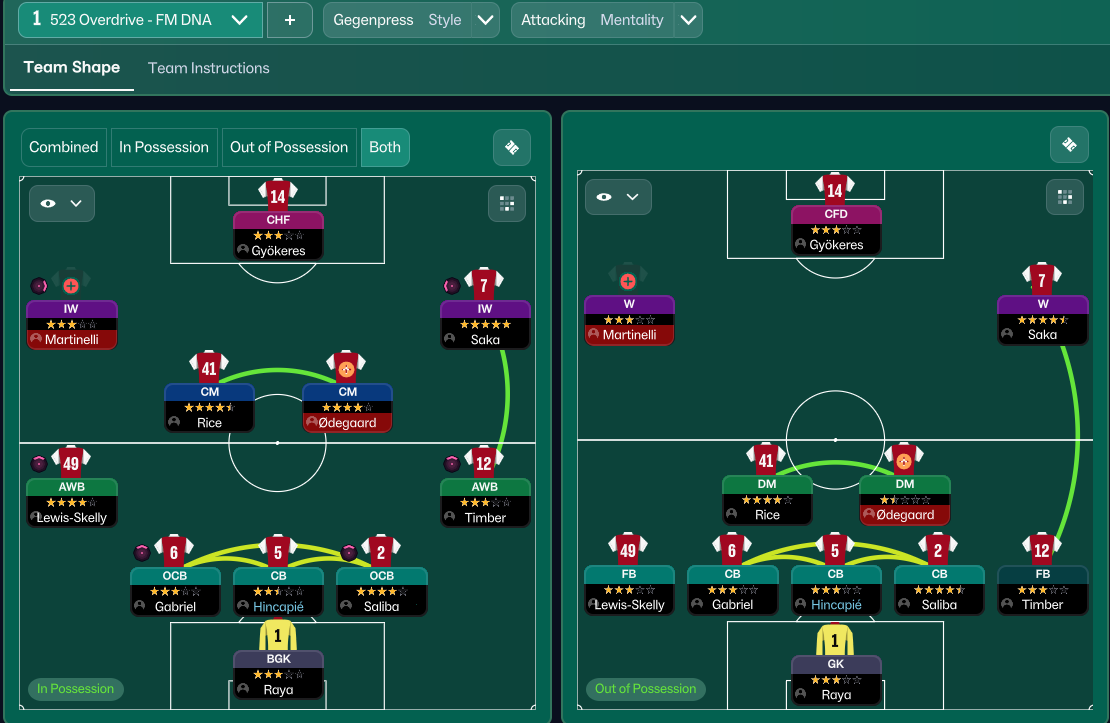The image size is (1110, 723).
Task: Add a new tactic with plus button
Action: (290, 20)
